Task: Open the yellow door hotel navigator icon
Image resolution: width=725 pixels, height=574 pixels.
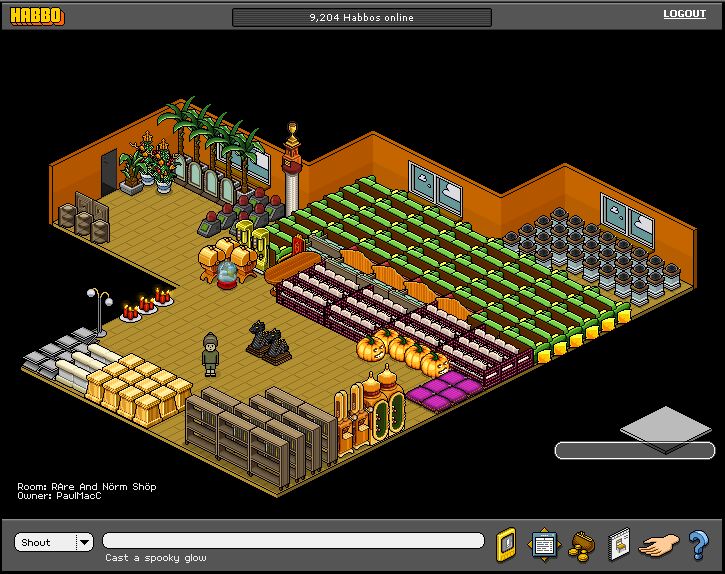Action: (x=506, y=544)
